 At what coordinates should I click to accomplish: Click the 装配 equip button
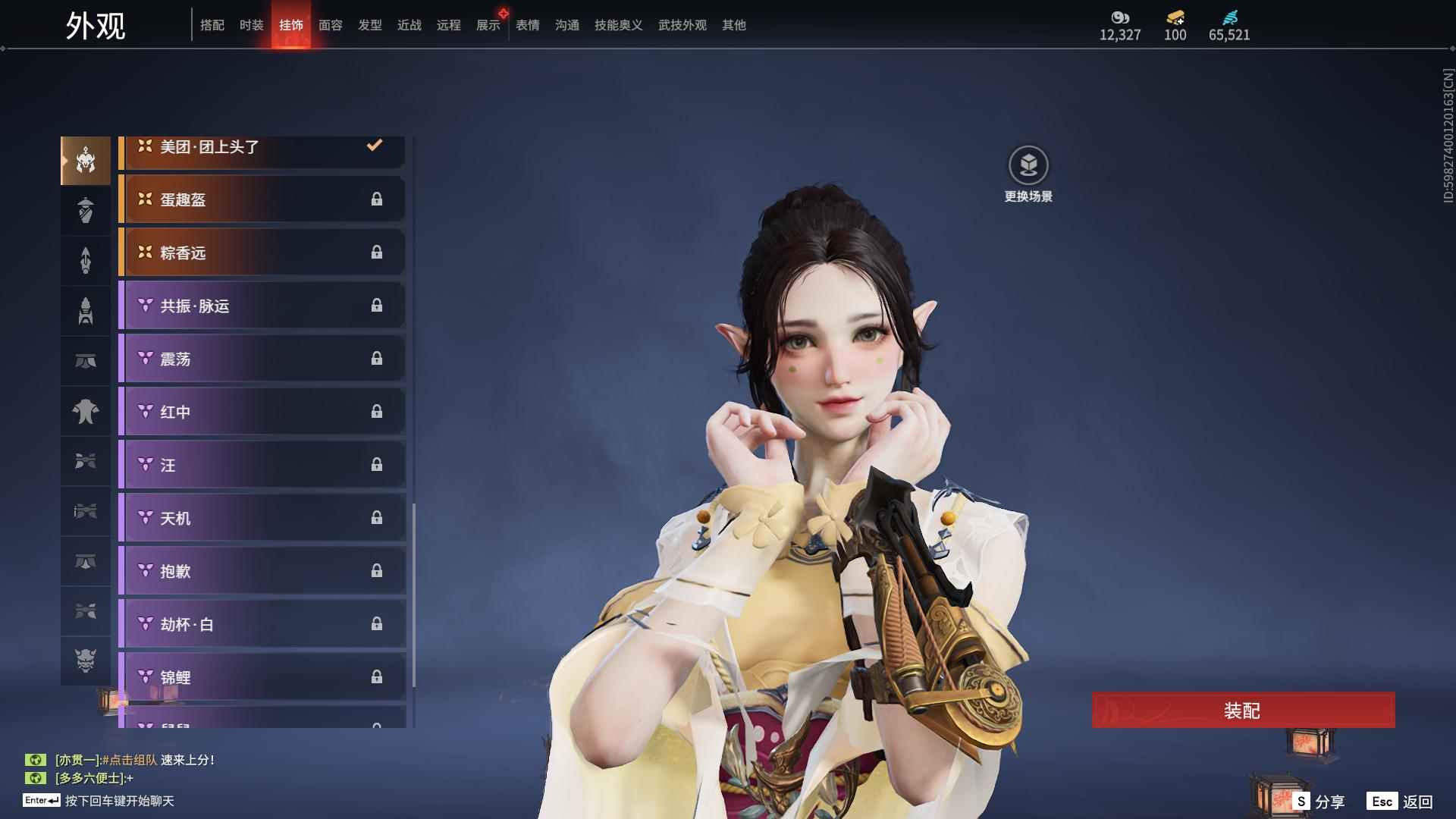click(x=1243, y=710)
